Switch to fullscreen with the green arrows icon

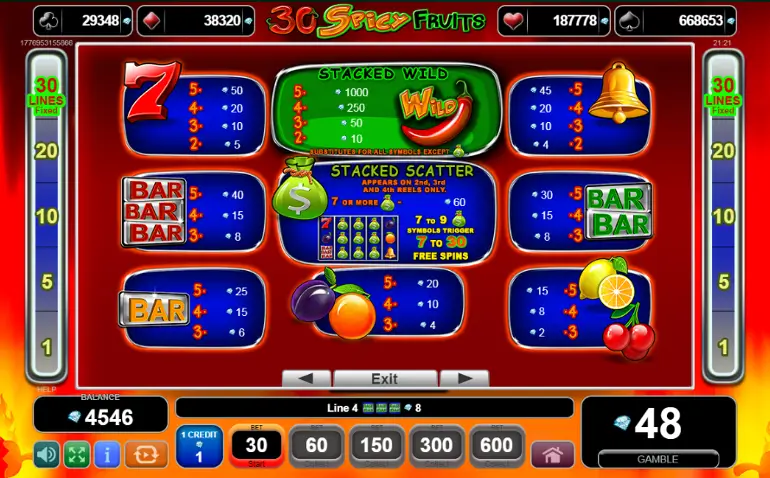coord(76,454)
